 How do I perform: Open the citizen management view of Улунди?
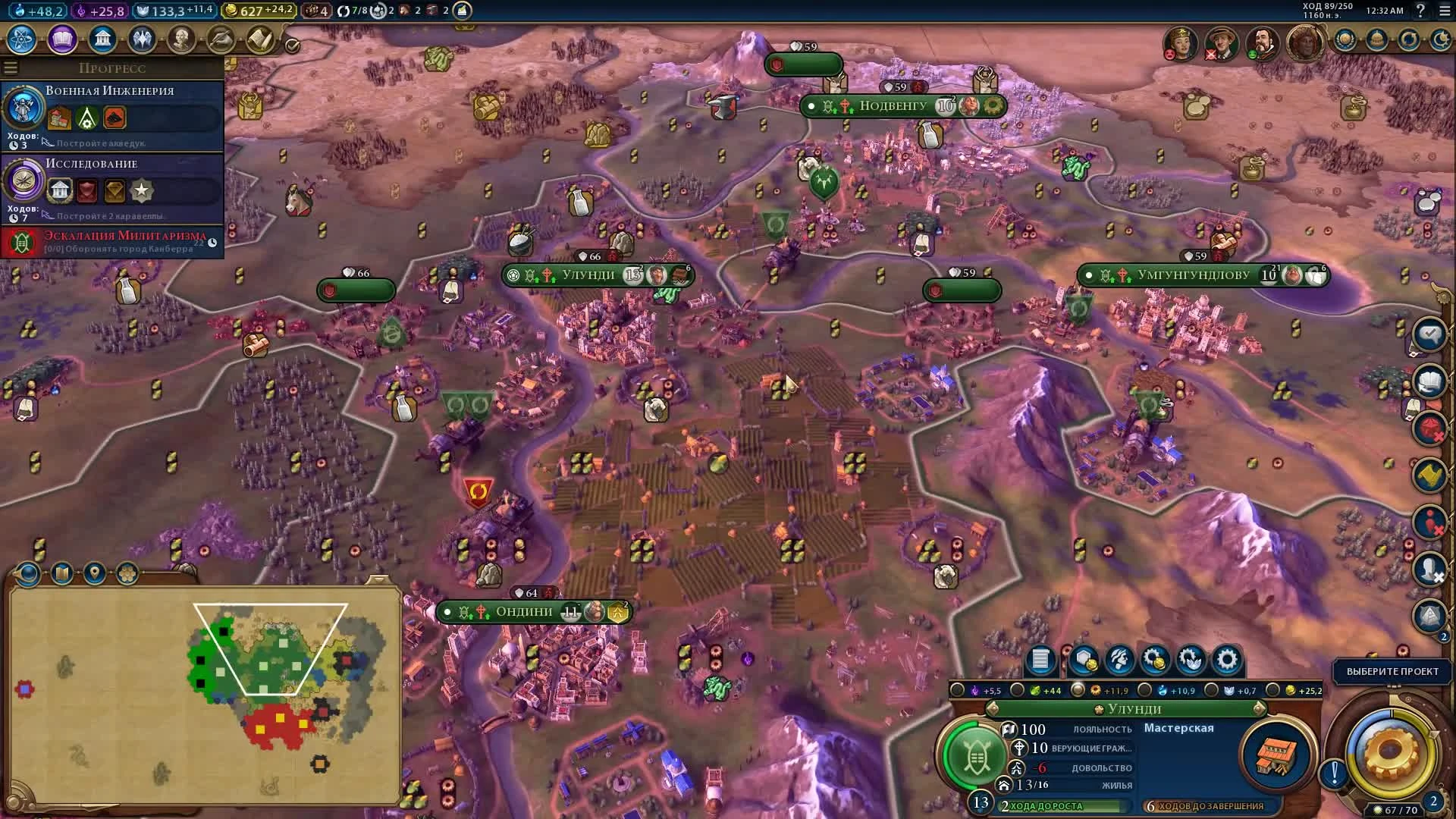click(1119, 661)
